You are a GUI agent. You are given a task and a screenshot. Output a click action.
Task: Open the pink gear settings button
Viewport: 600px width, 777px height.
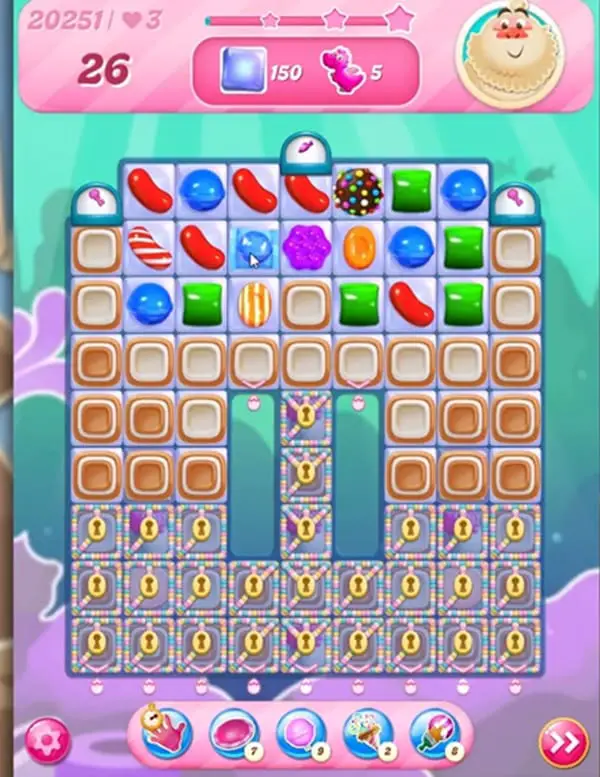coord(44,740)
